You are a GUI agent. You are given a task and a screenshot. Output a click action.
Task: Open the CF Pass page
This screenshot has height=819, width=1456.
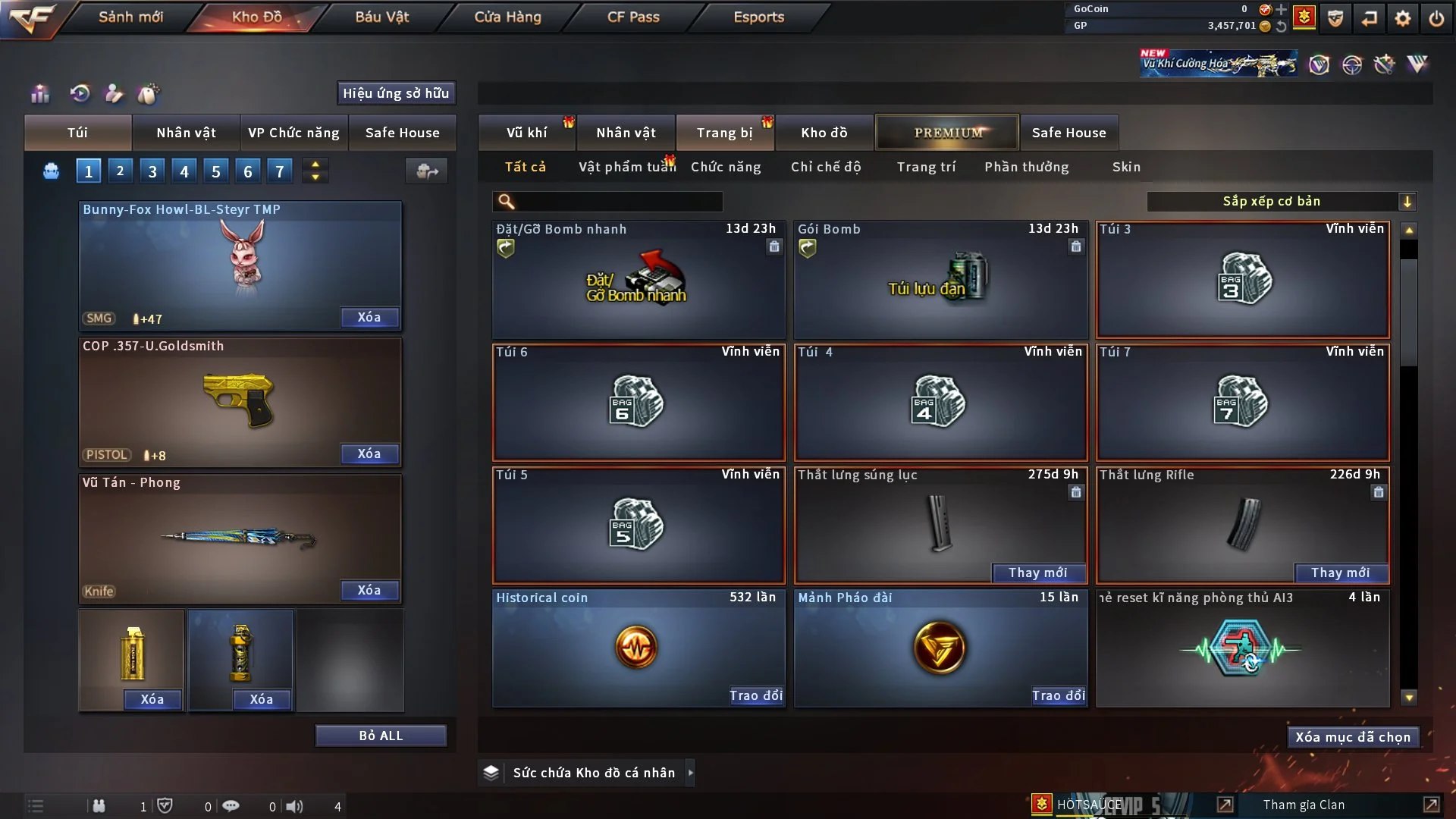633,17
